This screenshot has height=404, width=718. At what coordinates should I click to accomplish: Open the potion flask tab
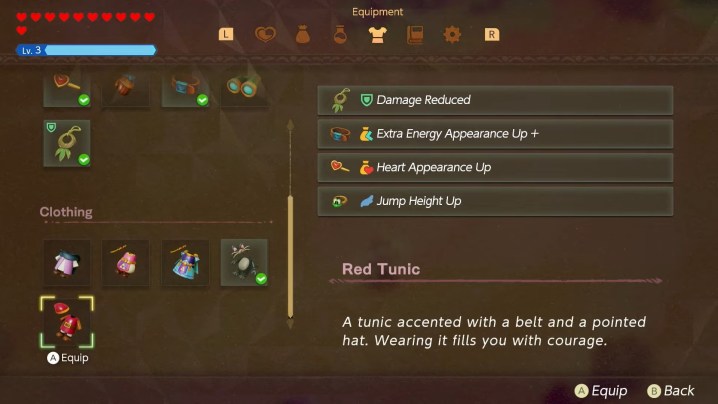click(x=340, y=35)
